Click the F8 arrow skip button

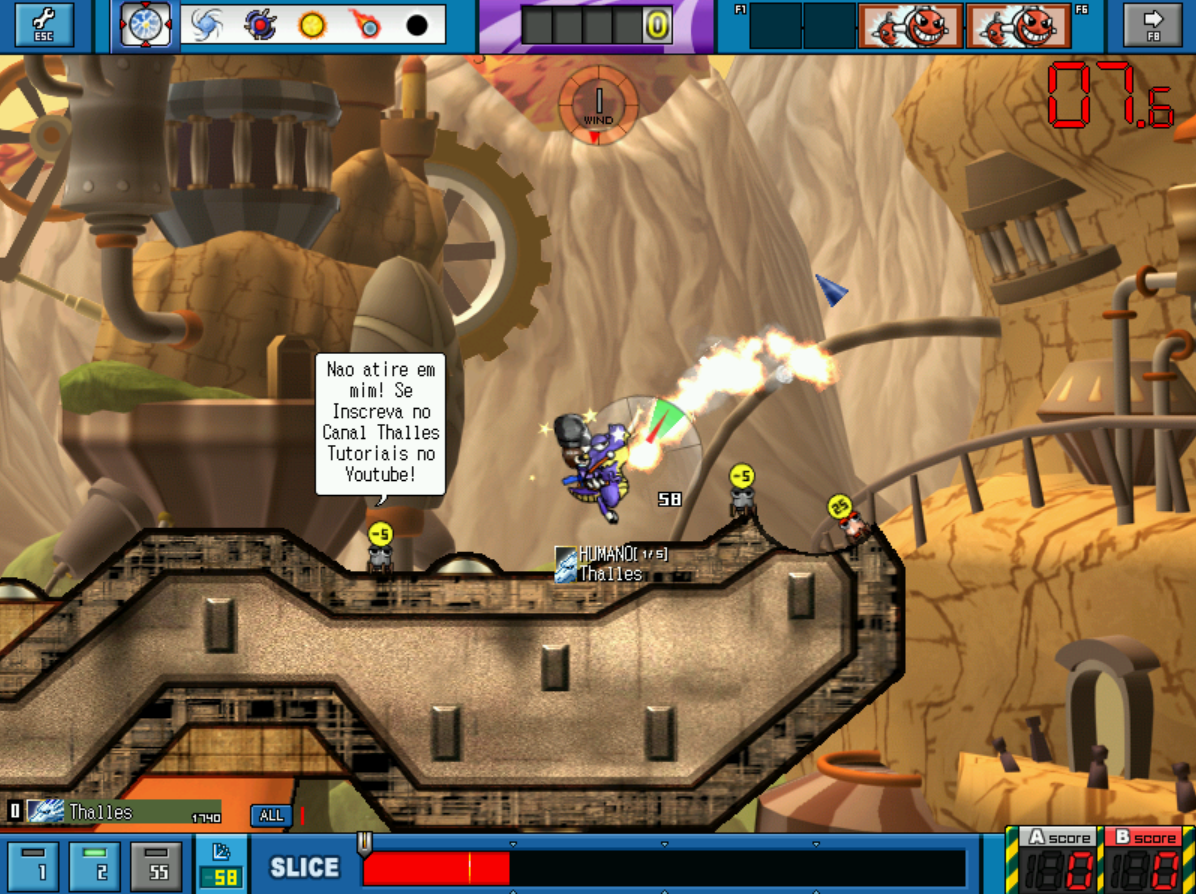point(1152,25)
